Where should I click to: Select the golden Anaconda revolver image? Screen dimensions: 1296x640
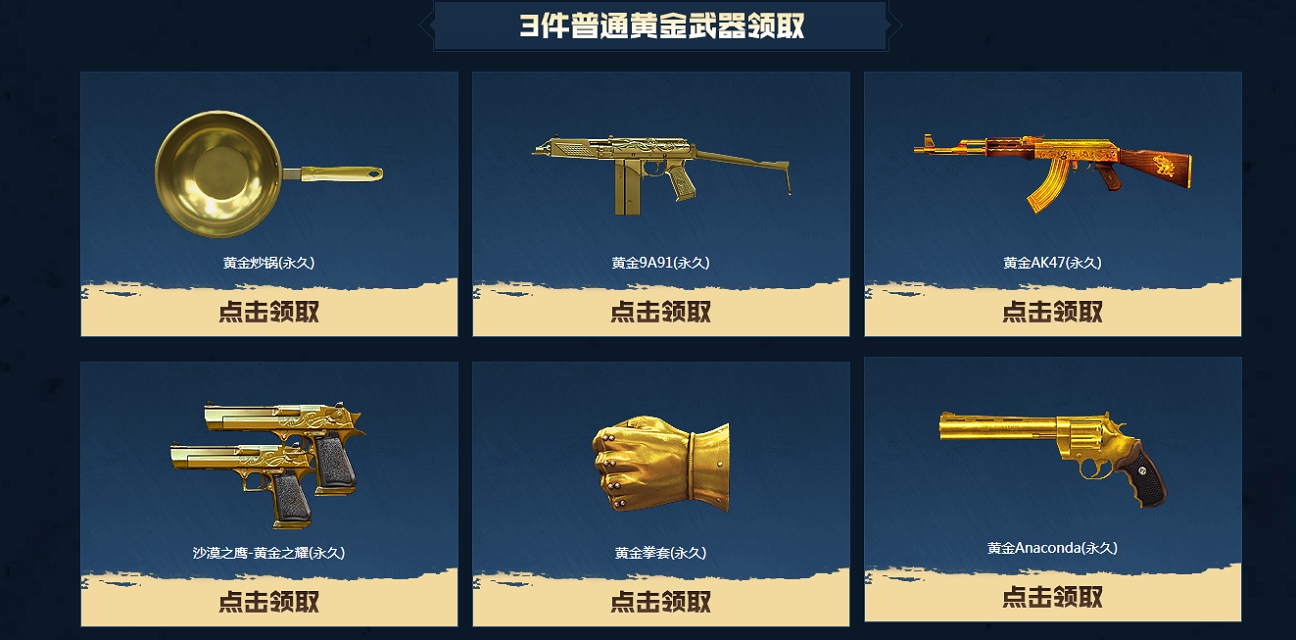tap(1052, 453)
